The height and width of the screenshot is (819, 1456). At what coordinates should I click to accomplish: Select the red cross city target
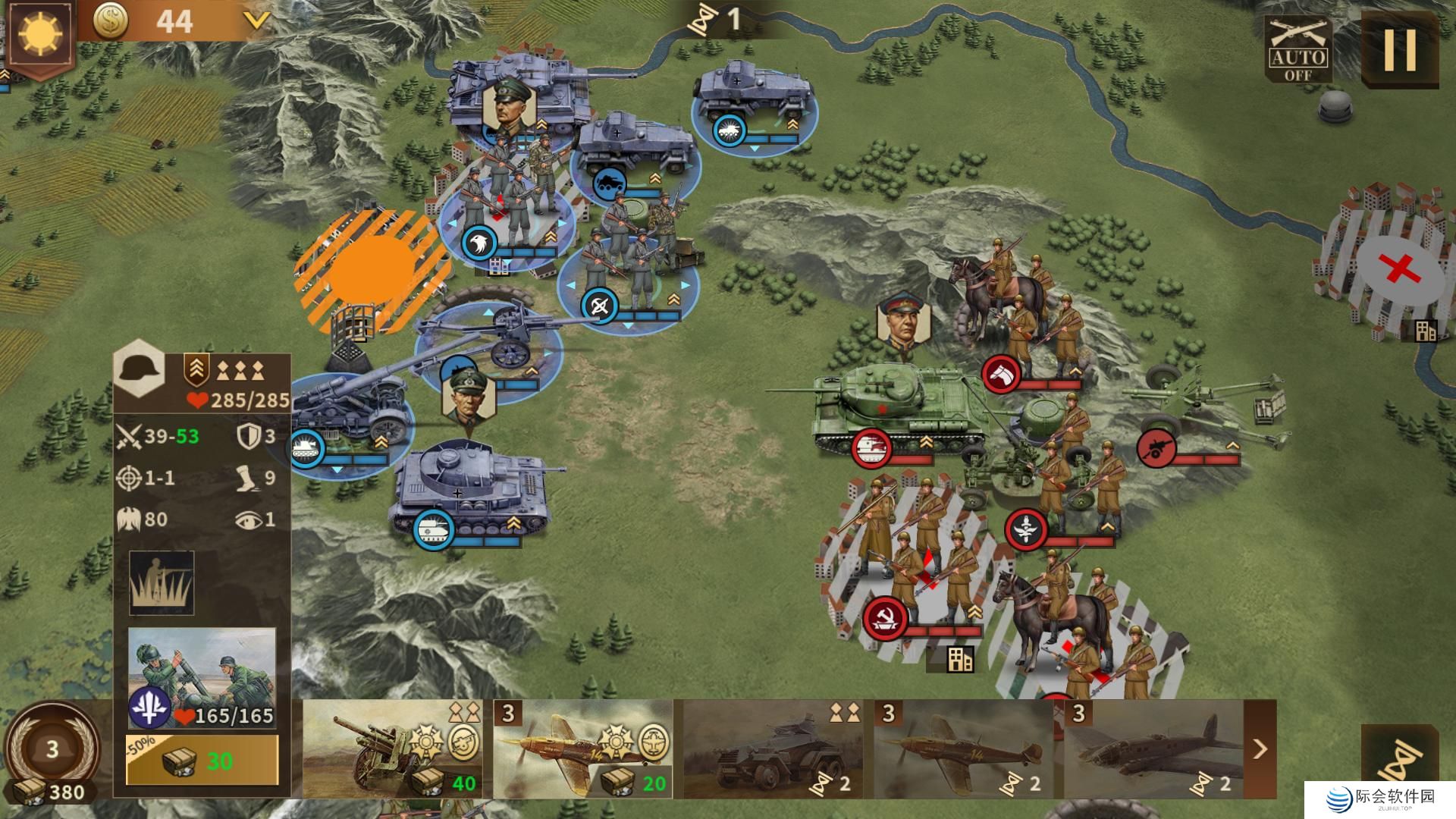click(x=1399, y=268)
